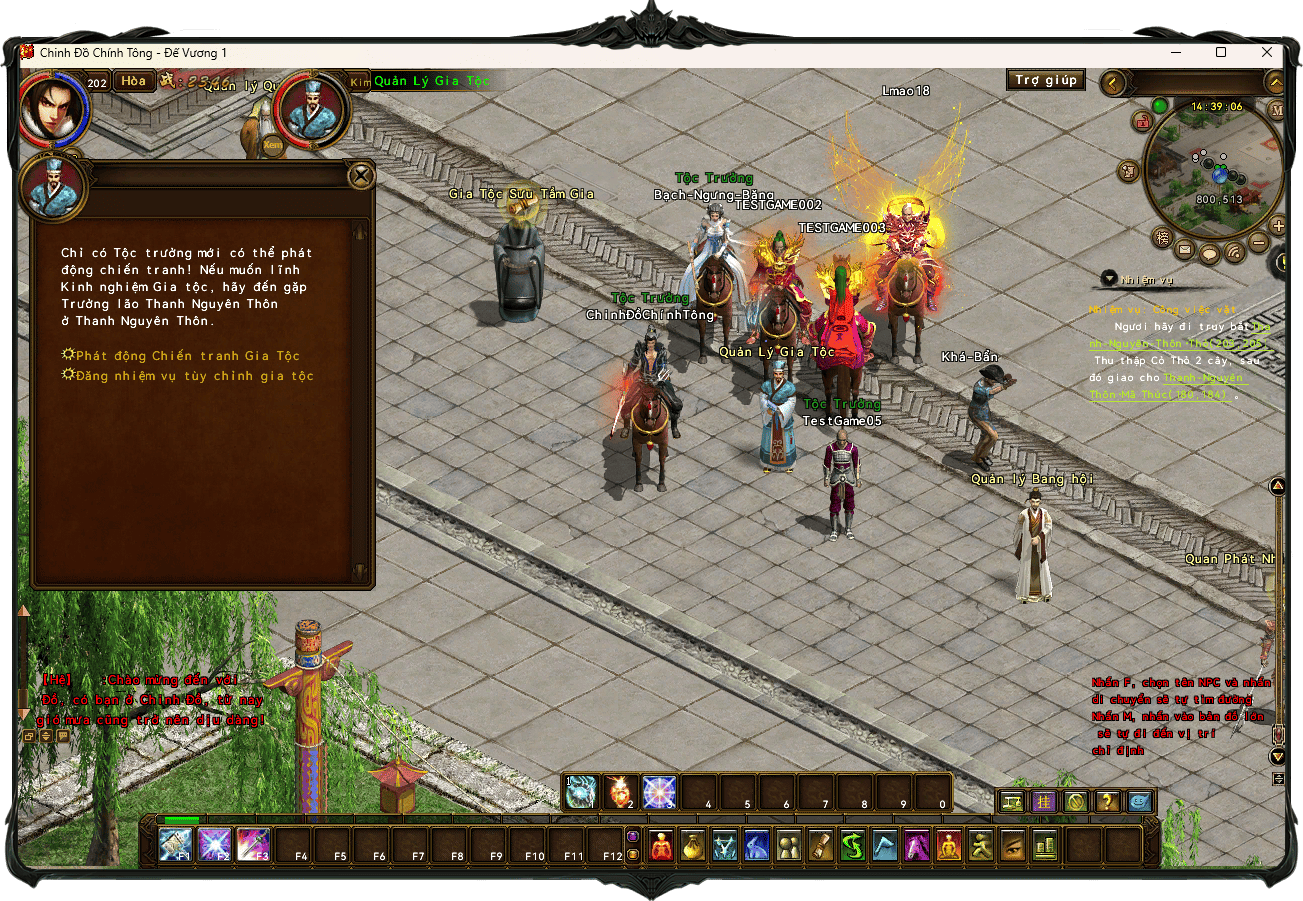Open the money bag inventory icon
Image resolution: width=1303 pixels, height=901 pixels.
click(x=692, y=846)
